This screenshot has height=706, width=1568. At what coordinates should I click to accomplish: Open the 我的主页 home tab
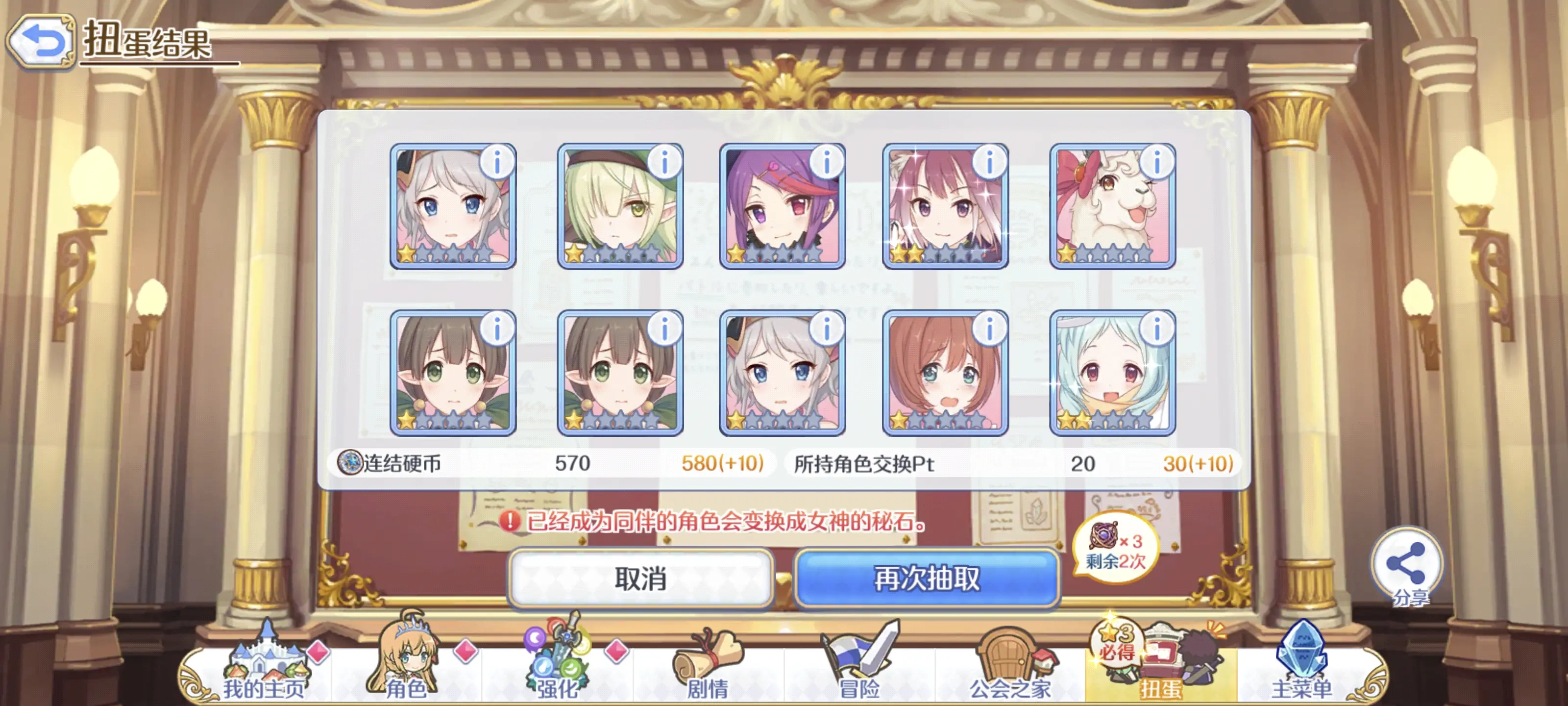point(264,667)
